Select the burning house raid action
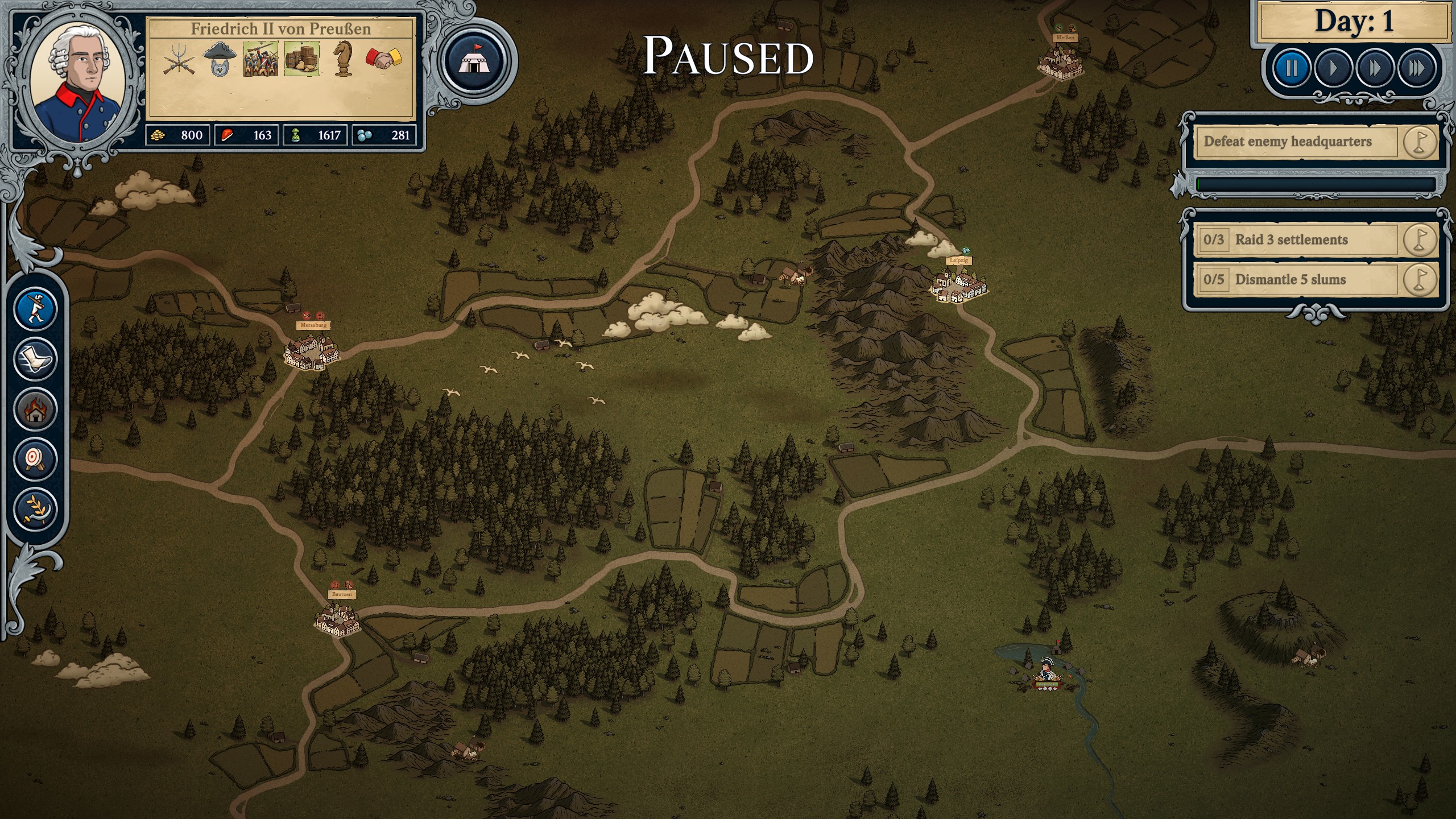The height and width of the screenshot is (819, 1456). point(35,409)
